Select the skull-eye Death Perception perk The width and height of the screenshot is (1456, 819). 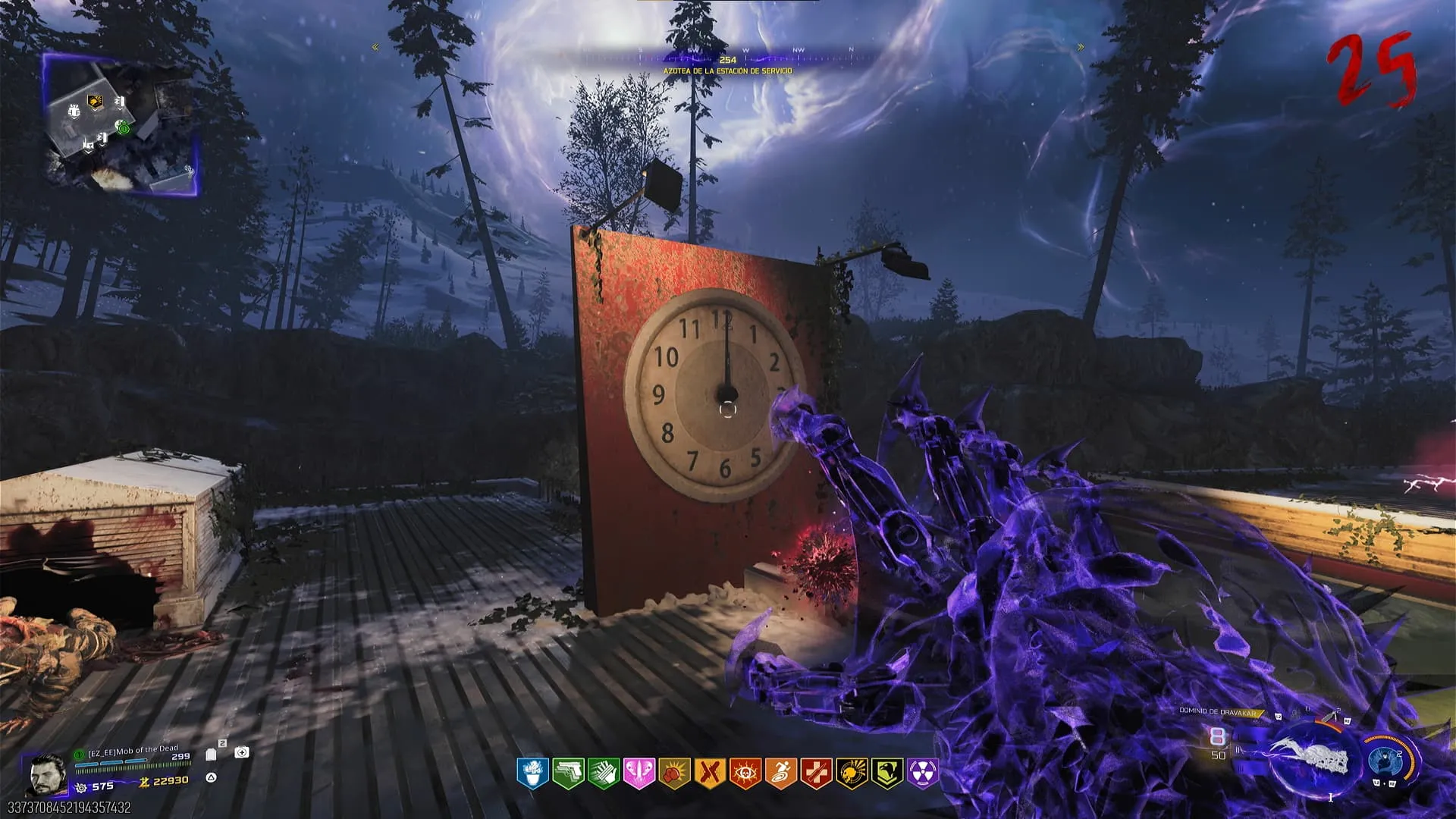coord(744,773)
